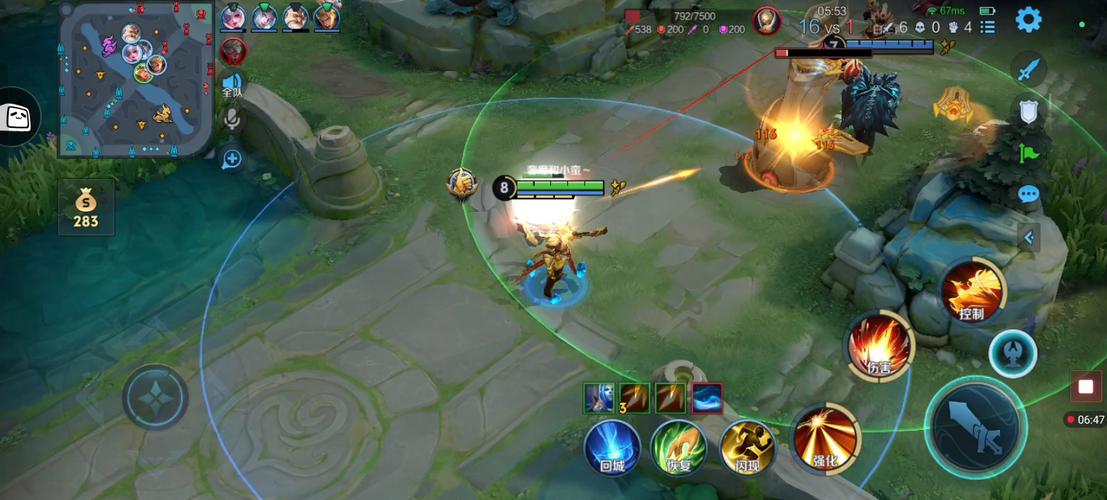Stop the screen recording
1107x500 pixels.
(x=1085, y=386)
